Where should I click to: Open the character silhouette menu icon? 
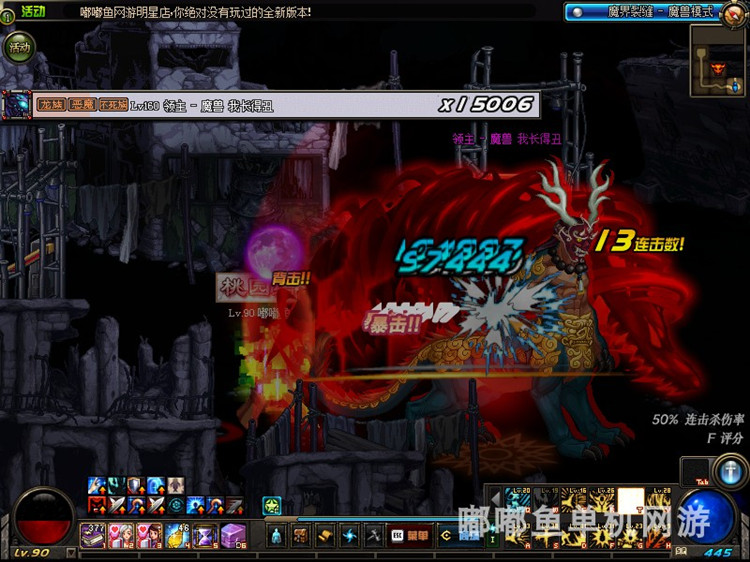pyautogui.click(x=276, y=536)
